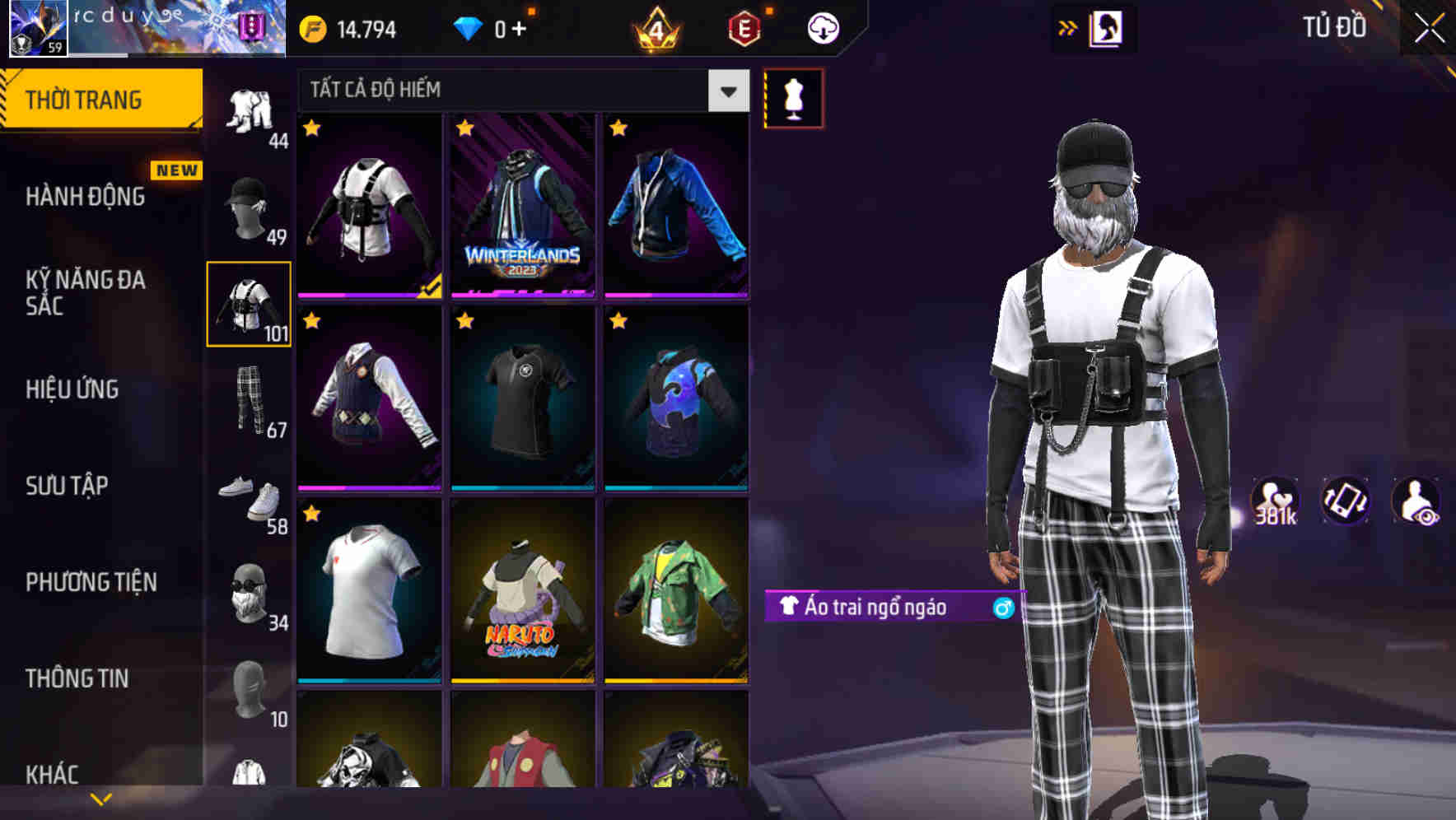The width and height of the screenshot is (1456, 820).
Task: Click the cloud download icon in top bar
Action: tap(821, 27)
